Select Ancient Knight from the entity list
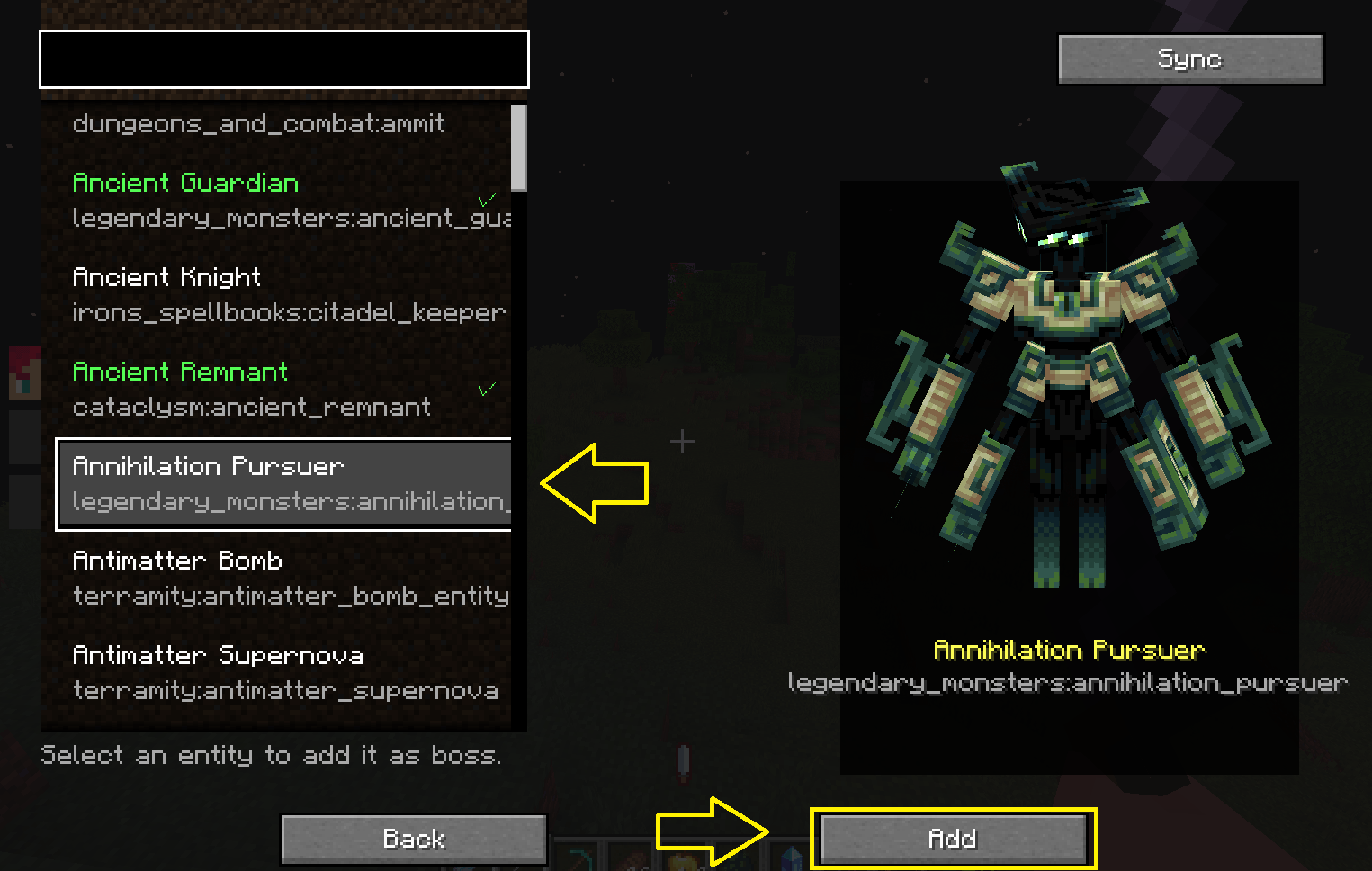Screen dimensions: 1372x871 tap(270, 294)
